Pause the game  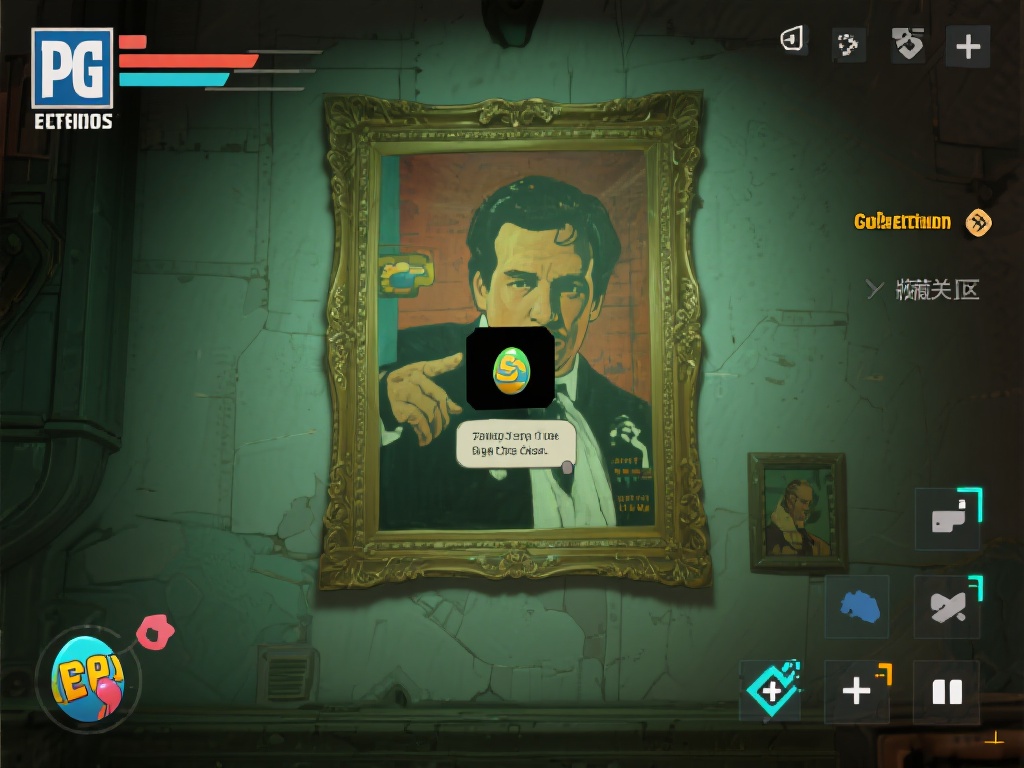pyautogui.click(x=946, y=692)
